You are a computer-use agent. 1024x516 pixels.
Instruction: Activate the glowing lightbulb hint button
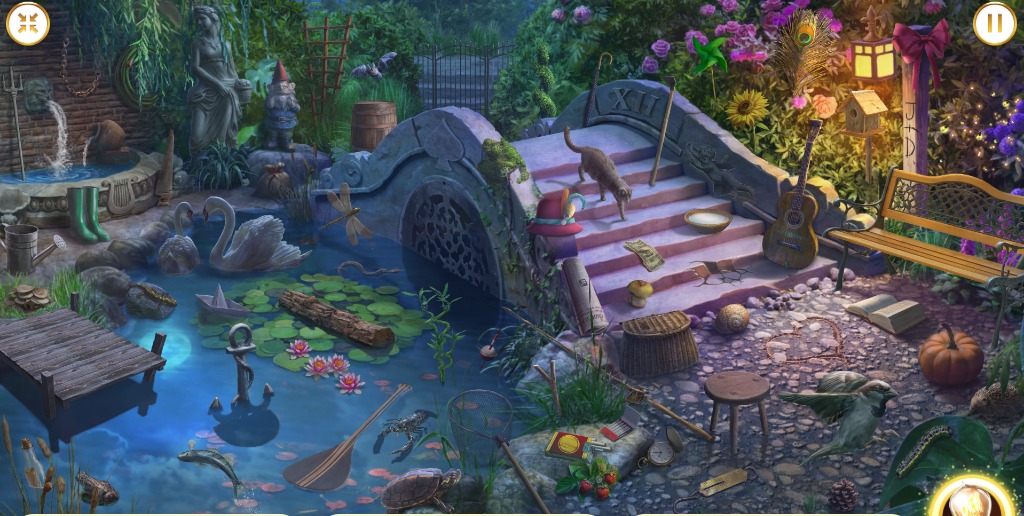[971, 499]
